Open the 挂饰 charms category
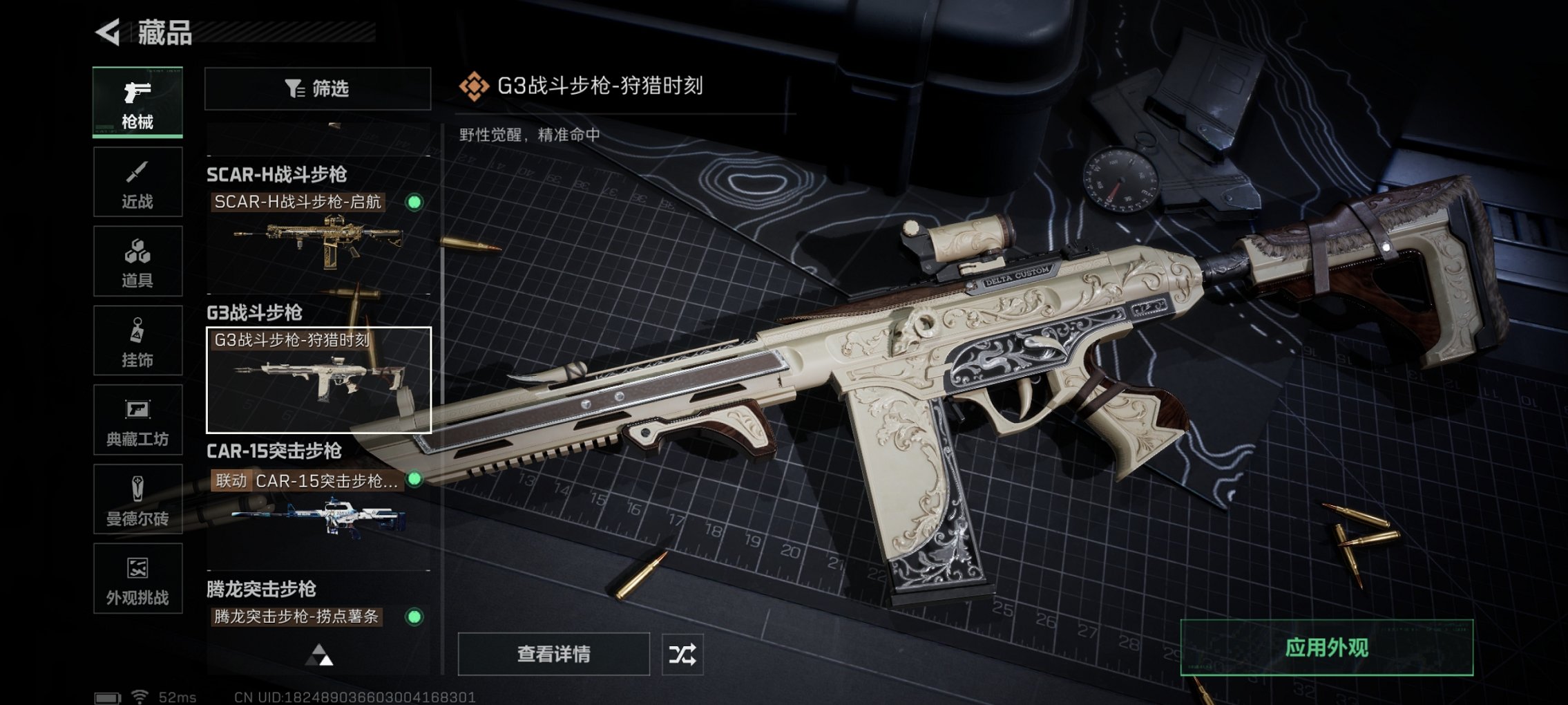The image size is (1568, 705). [137, 340]
